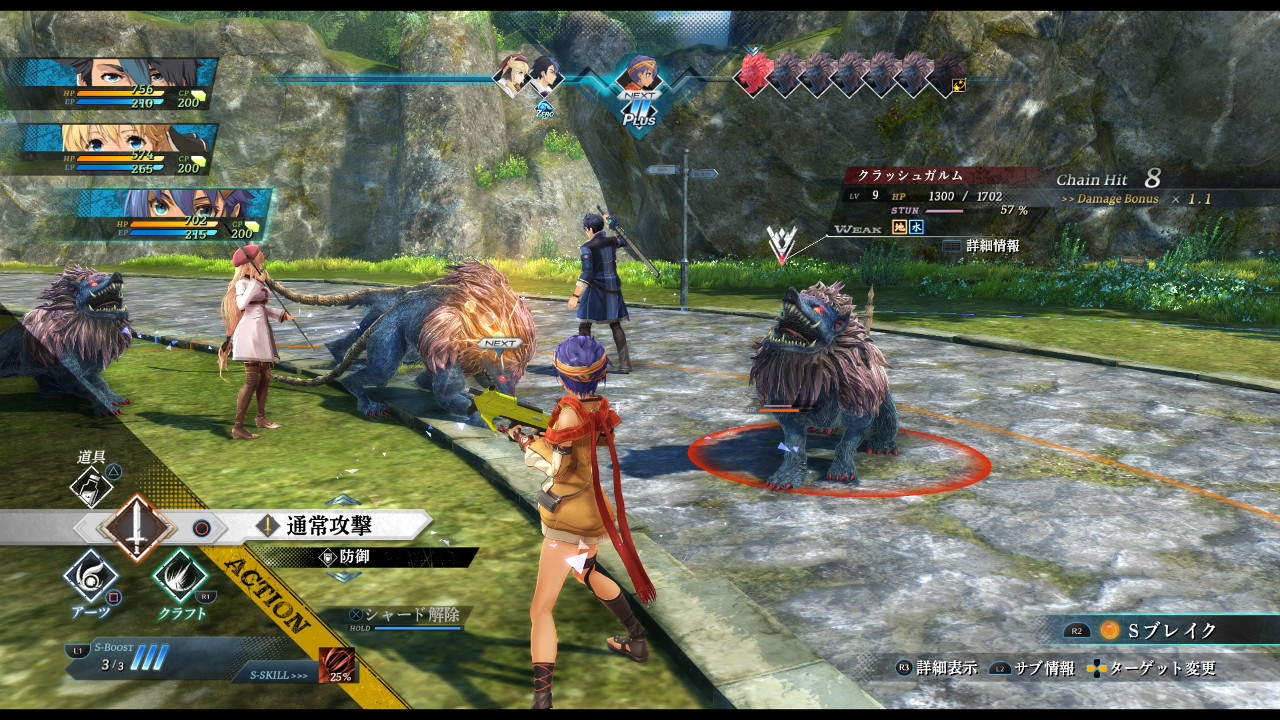1280x720 pixels.
Task: Choose the 防御 guard option
Action: coord(354,557)
